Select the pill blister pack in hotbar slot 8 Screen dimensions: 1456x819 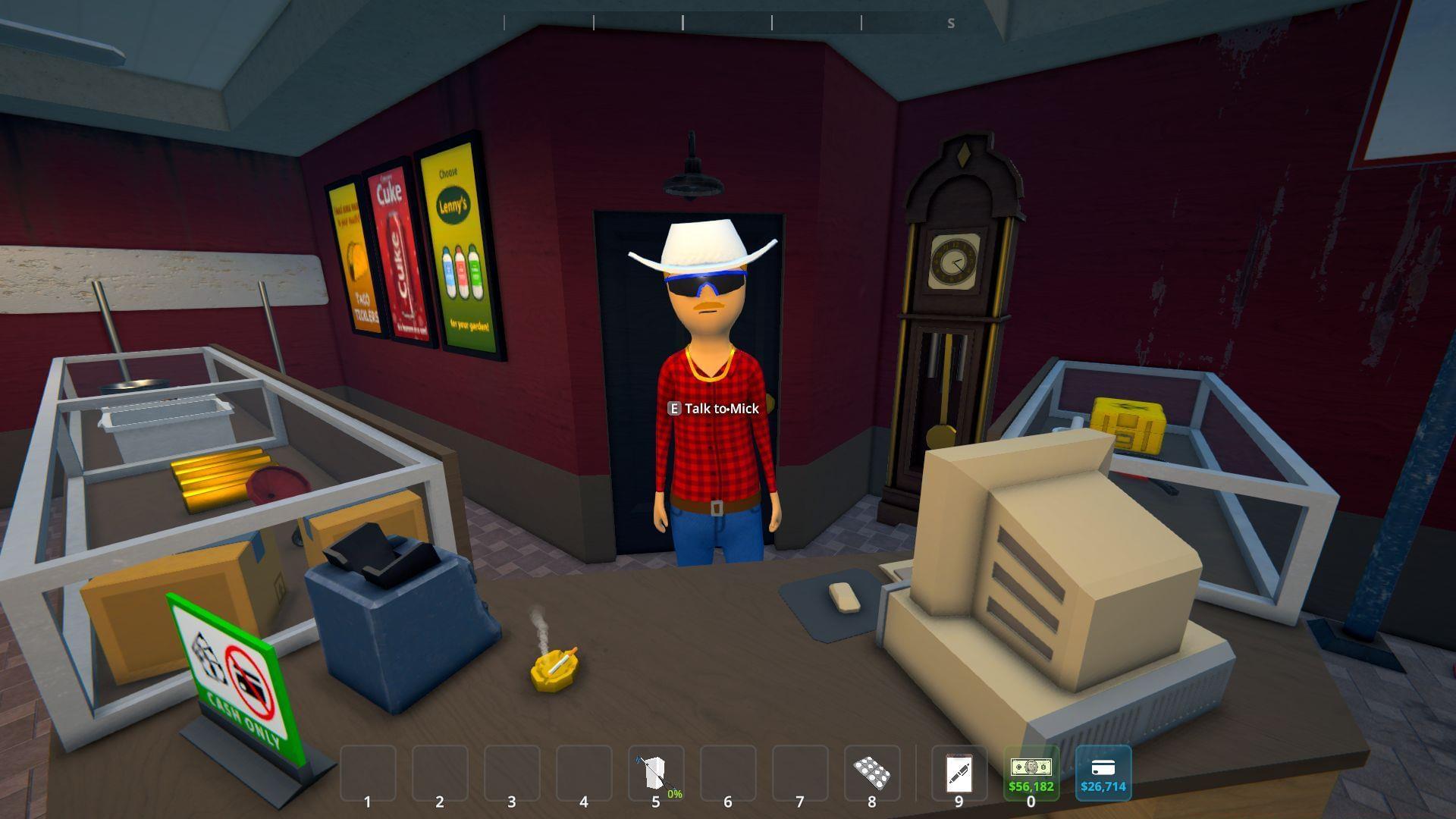872,770
